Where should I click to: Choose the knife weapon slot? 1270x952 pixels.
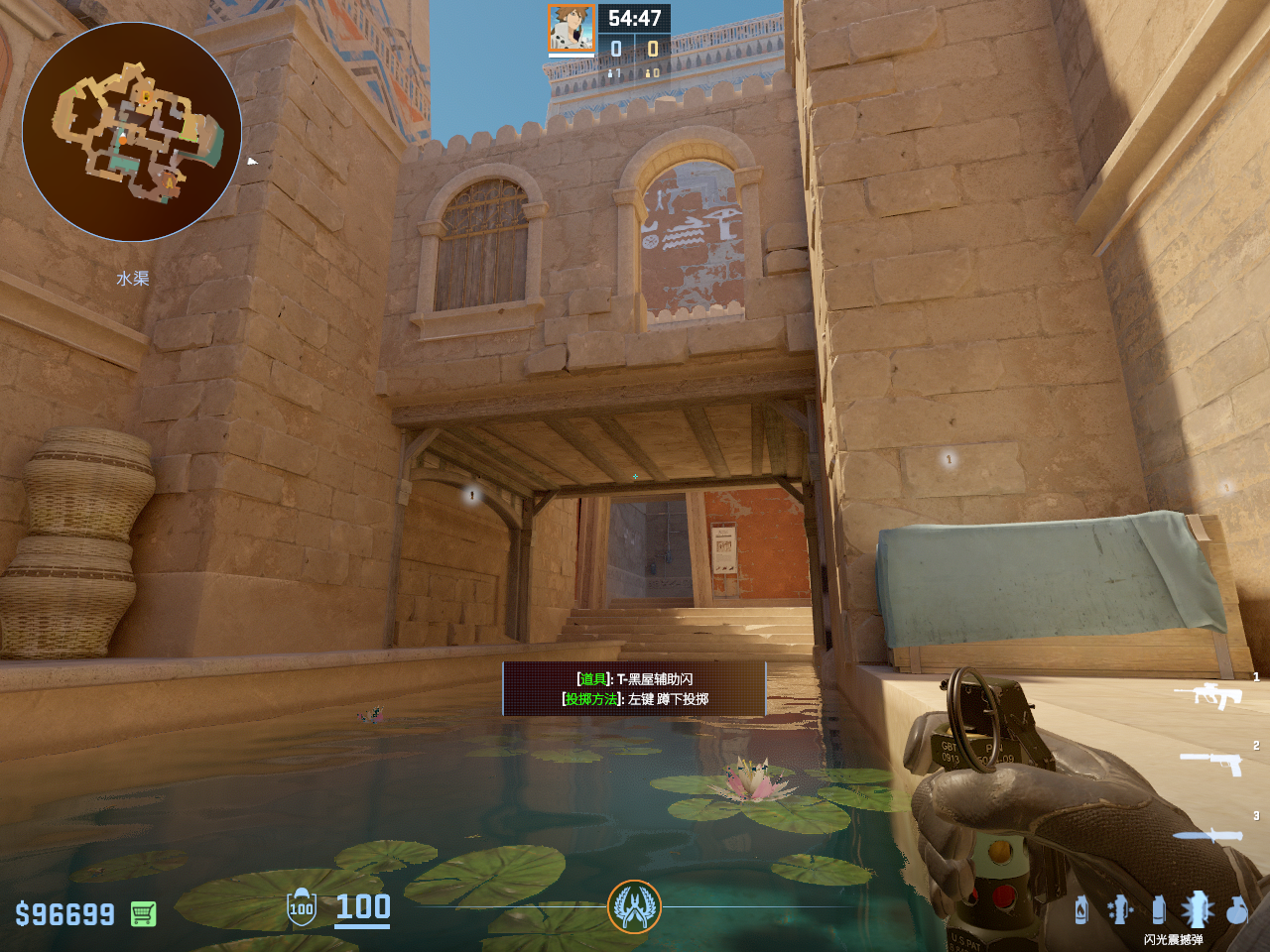click(1207, 836)
